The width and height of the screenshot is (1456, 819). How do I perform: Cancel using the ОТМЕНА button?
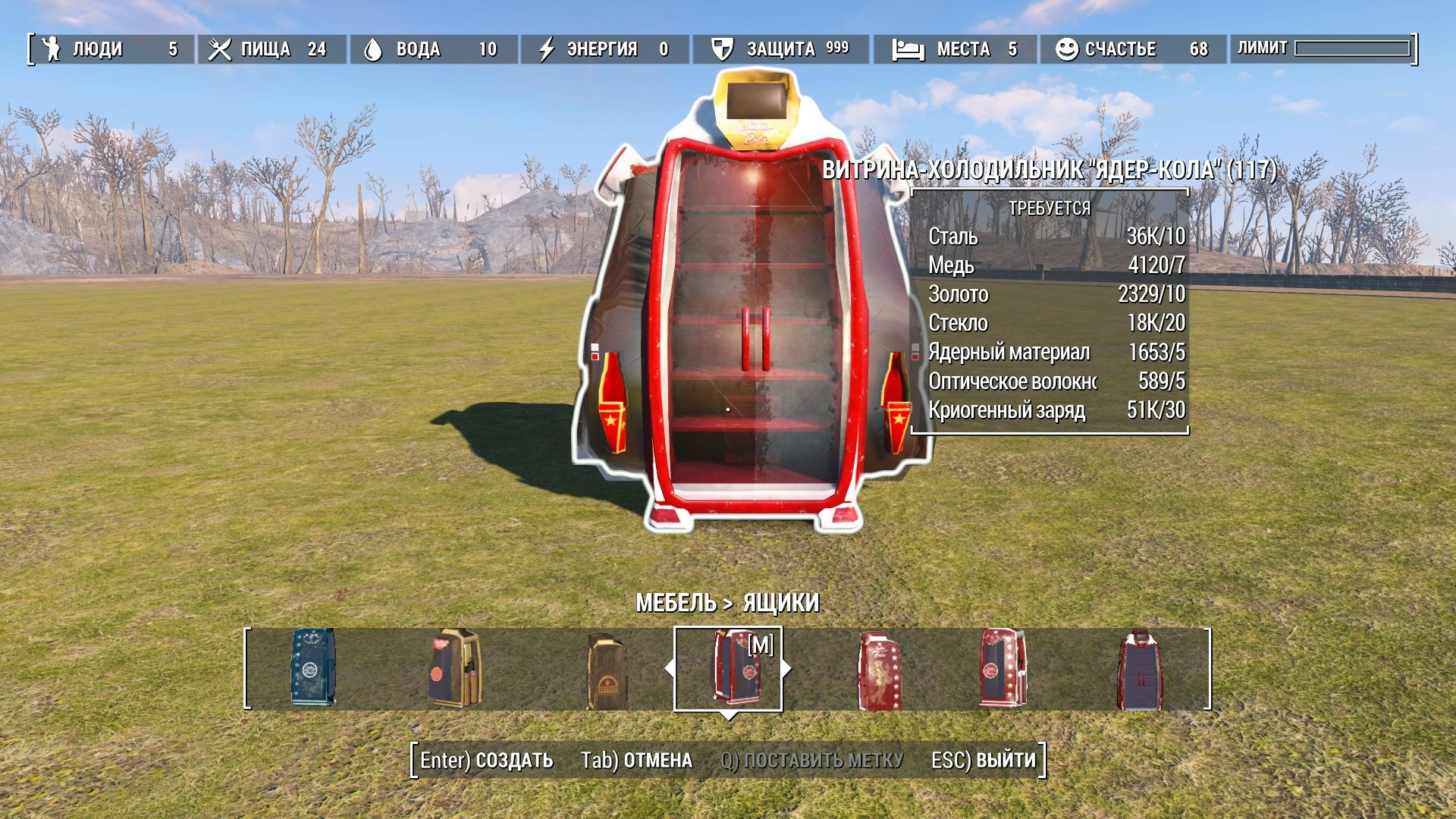[x=636, y=760]
